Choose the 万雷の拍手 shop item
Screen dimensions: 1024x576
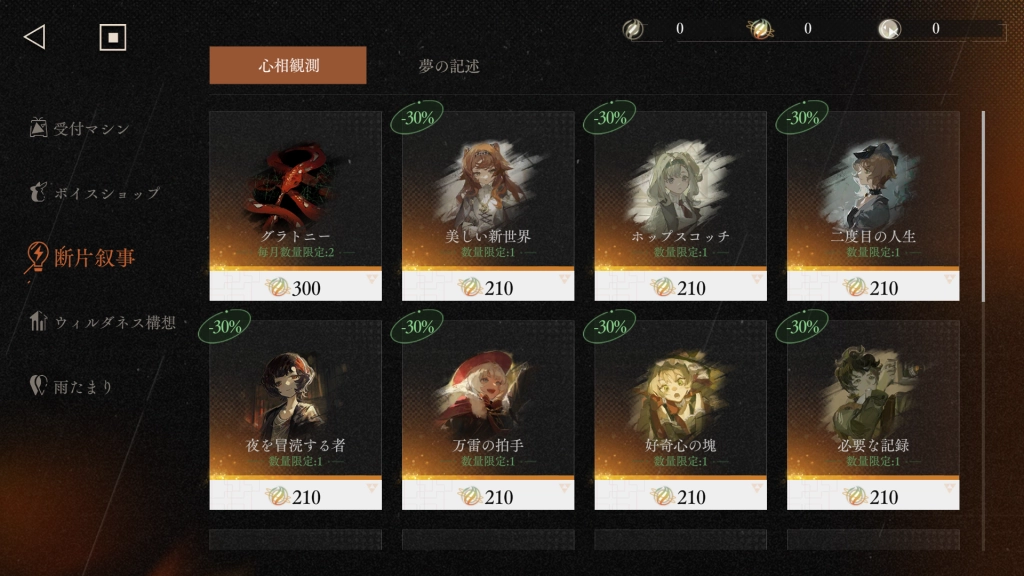488,415
